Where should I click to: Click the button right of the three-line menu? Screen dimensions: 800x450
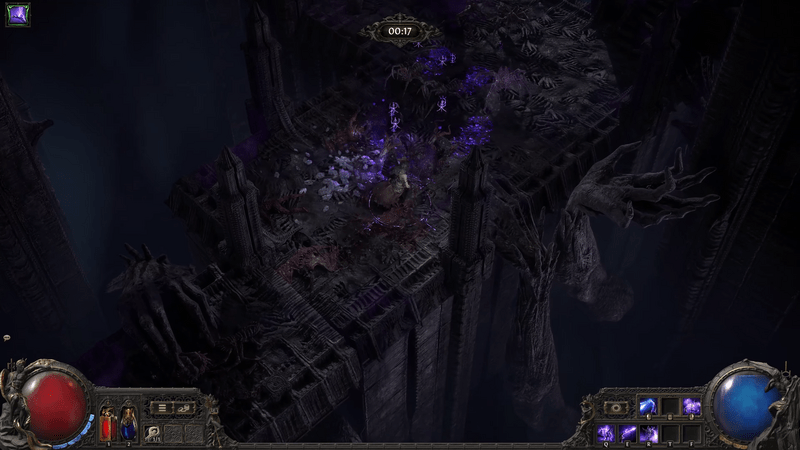tap(184, 408)
